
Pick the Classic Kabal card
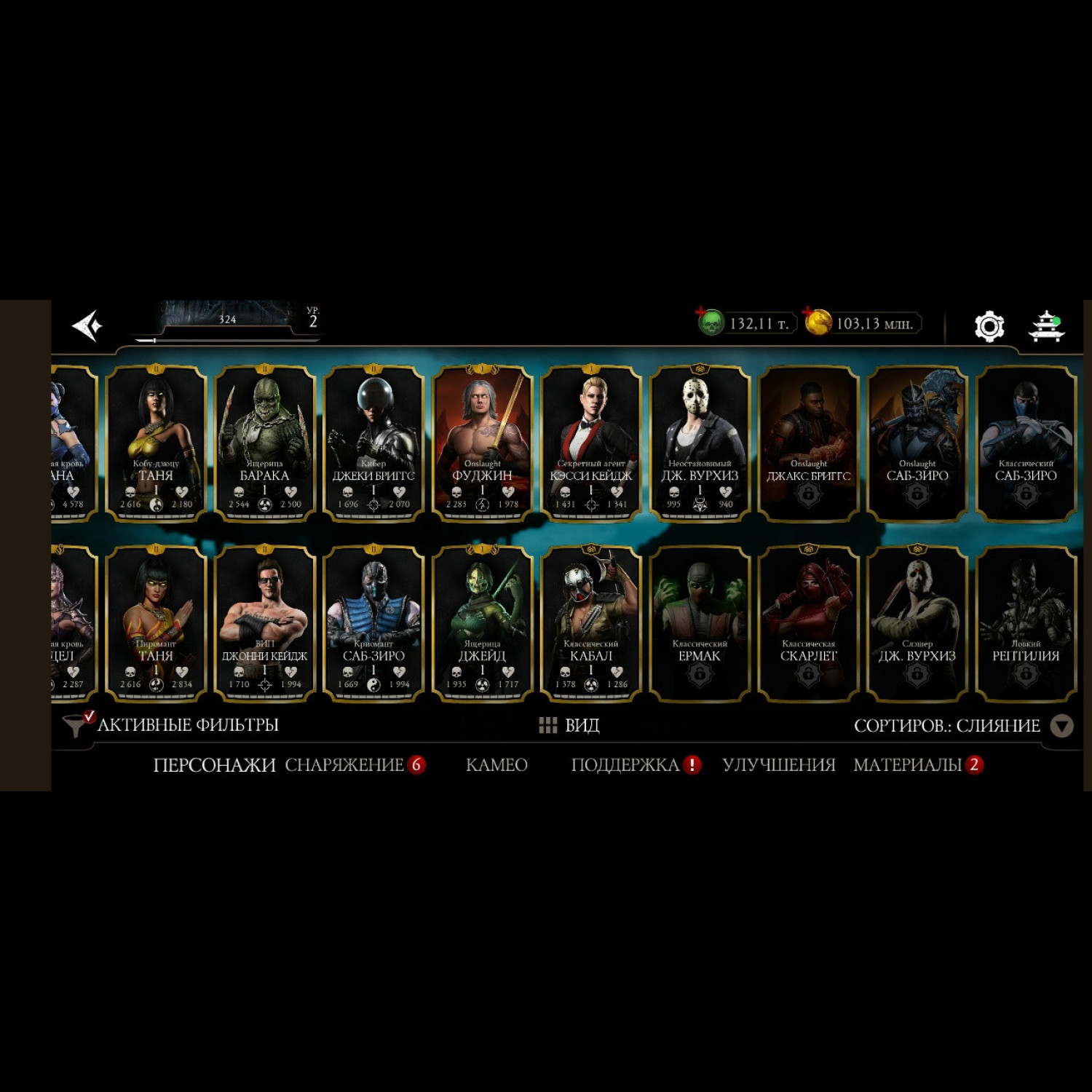pos(590,623)
